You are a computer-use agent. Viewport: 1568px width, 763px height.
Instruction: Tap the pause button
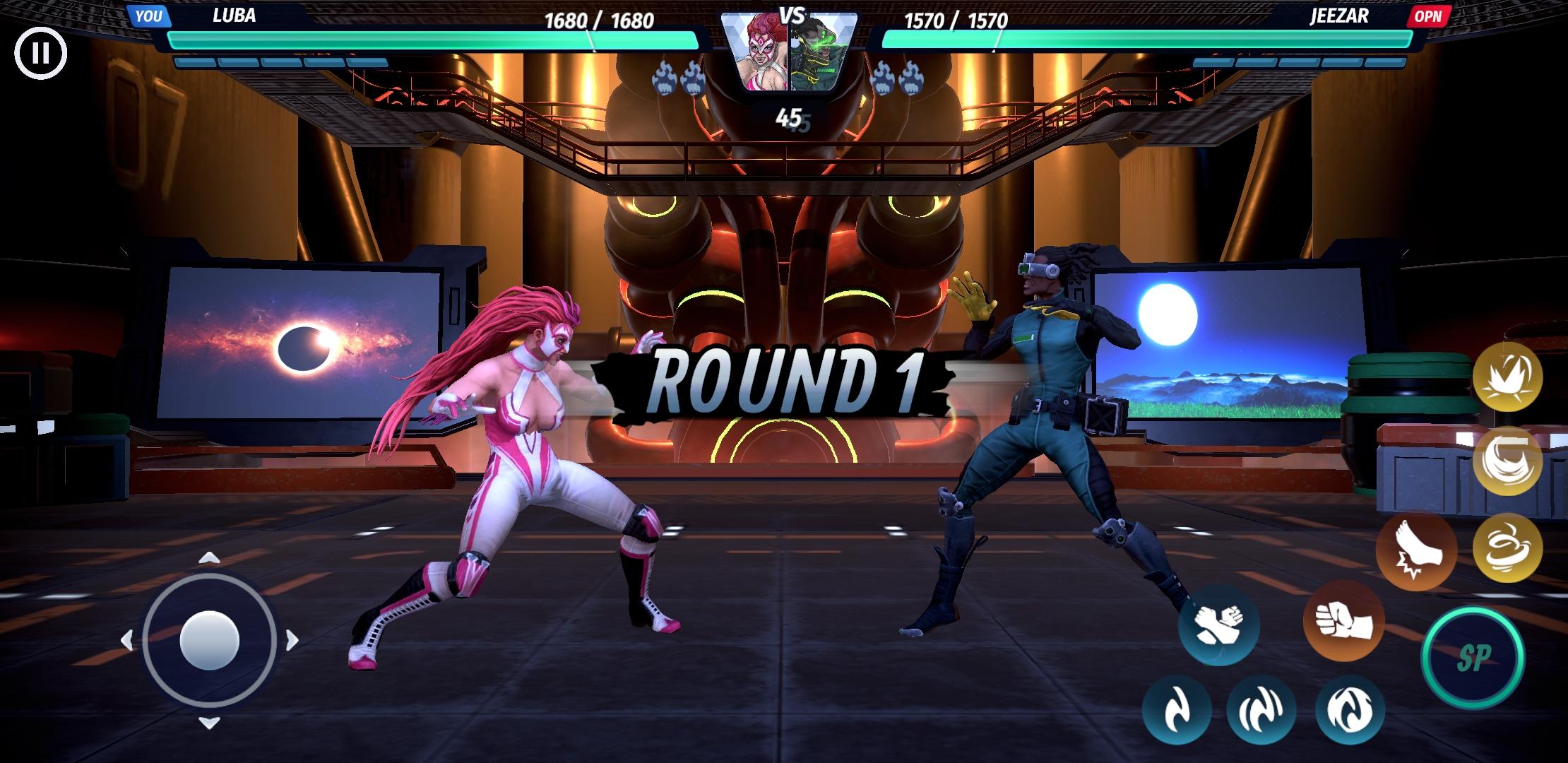40,52
